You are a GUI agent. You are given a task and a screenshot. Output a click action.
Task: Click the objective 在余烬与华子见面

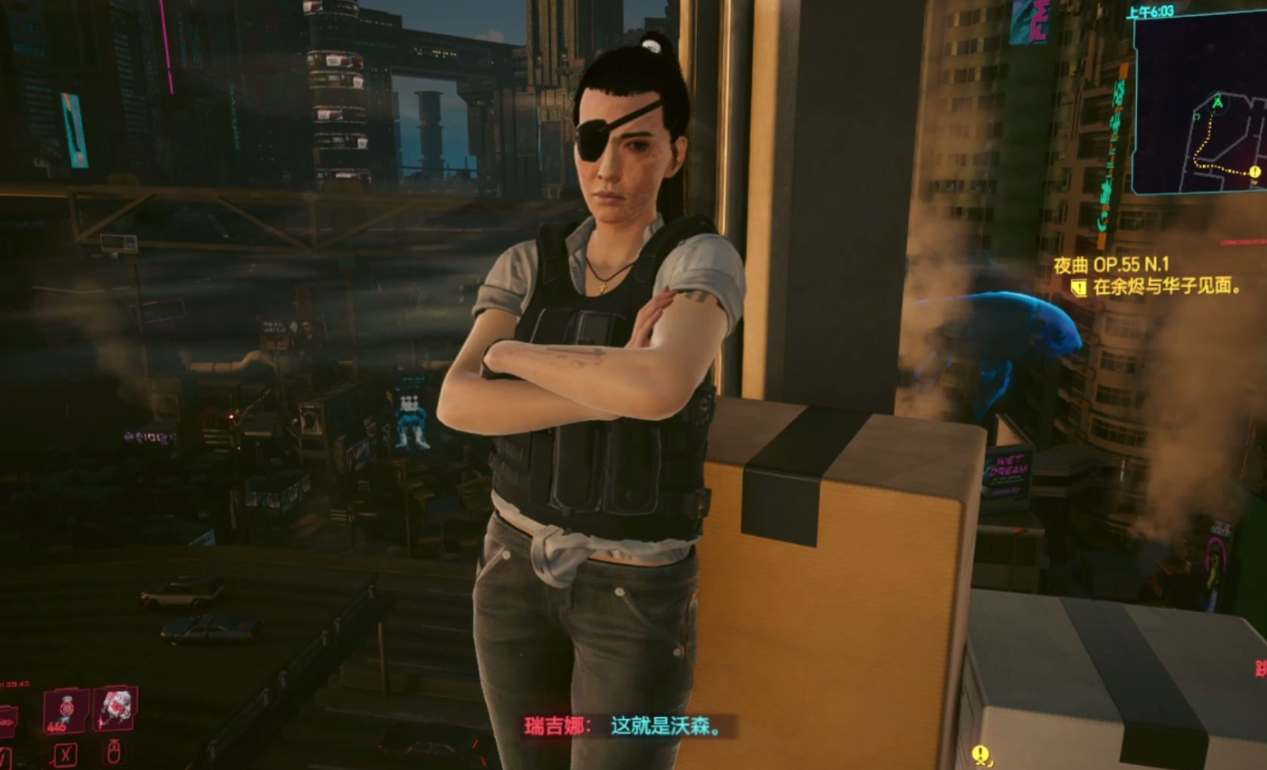coord(1165,287)
